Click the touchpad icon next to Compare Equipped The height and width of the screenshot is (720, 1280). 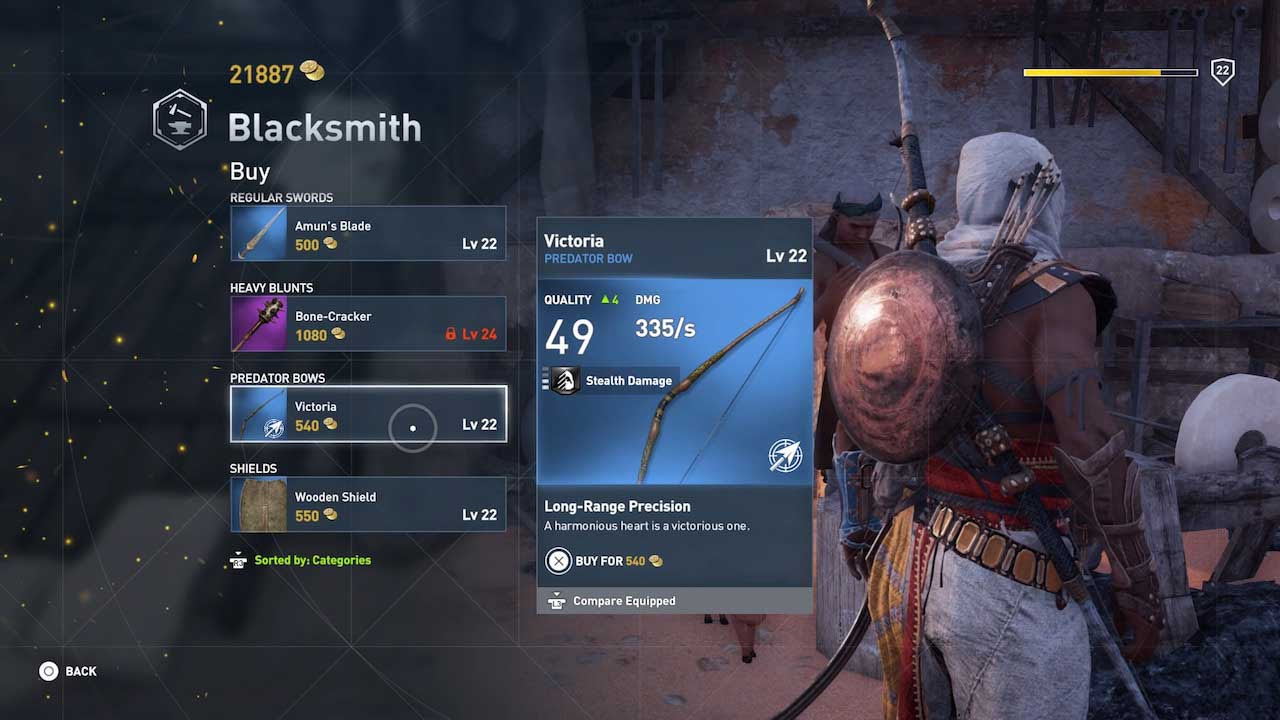pyautogui.click(x=557, y=600)
